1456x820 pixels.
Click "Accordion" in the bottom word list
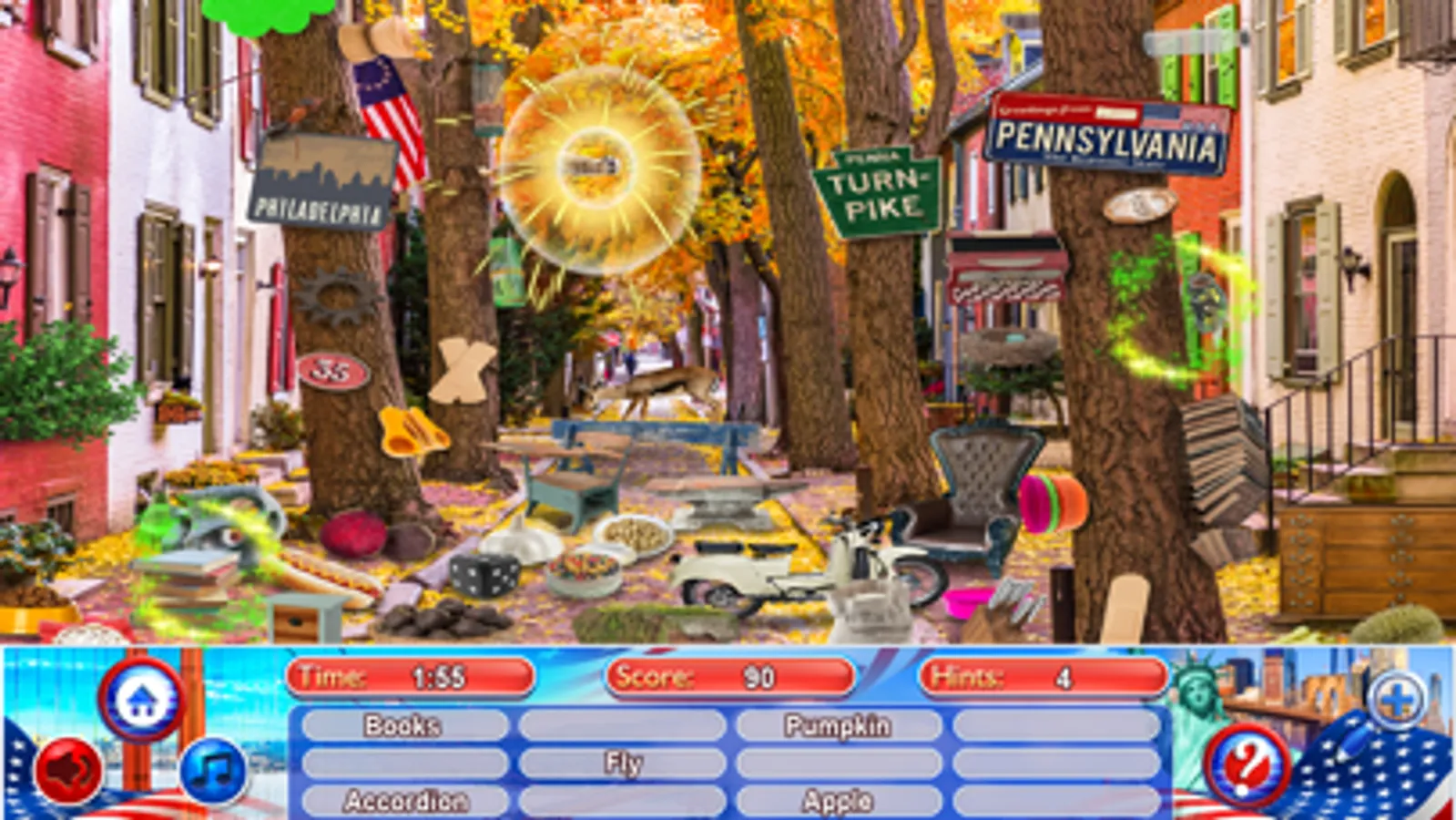pos(403,804)
